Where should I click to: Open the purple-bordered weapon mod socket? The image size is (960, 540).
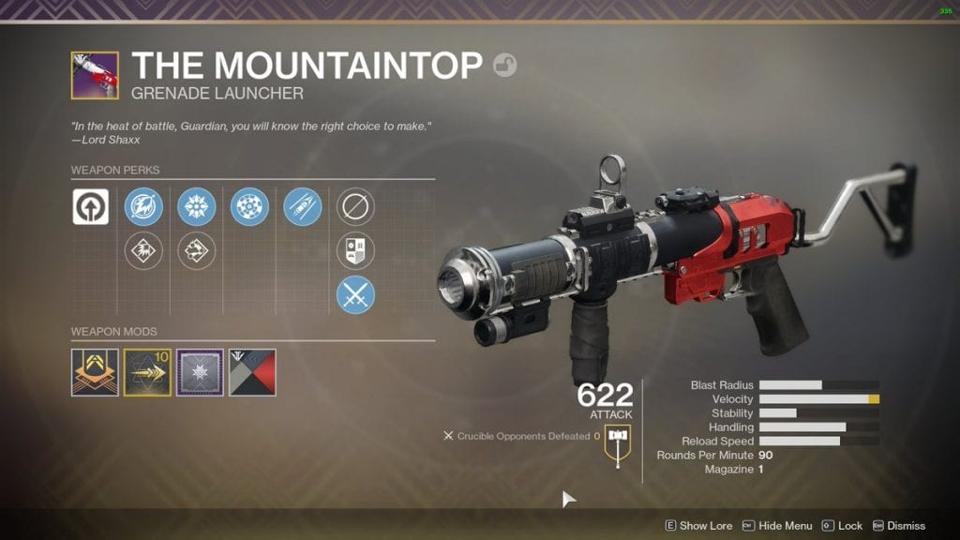click(x=200, y=372)
